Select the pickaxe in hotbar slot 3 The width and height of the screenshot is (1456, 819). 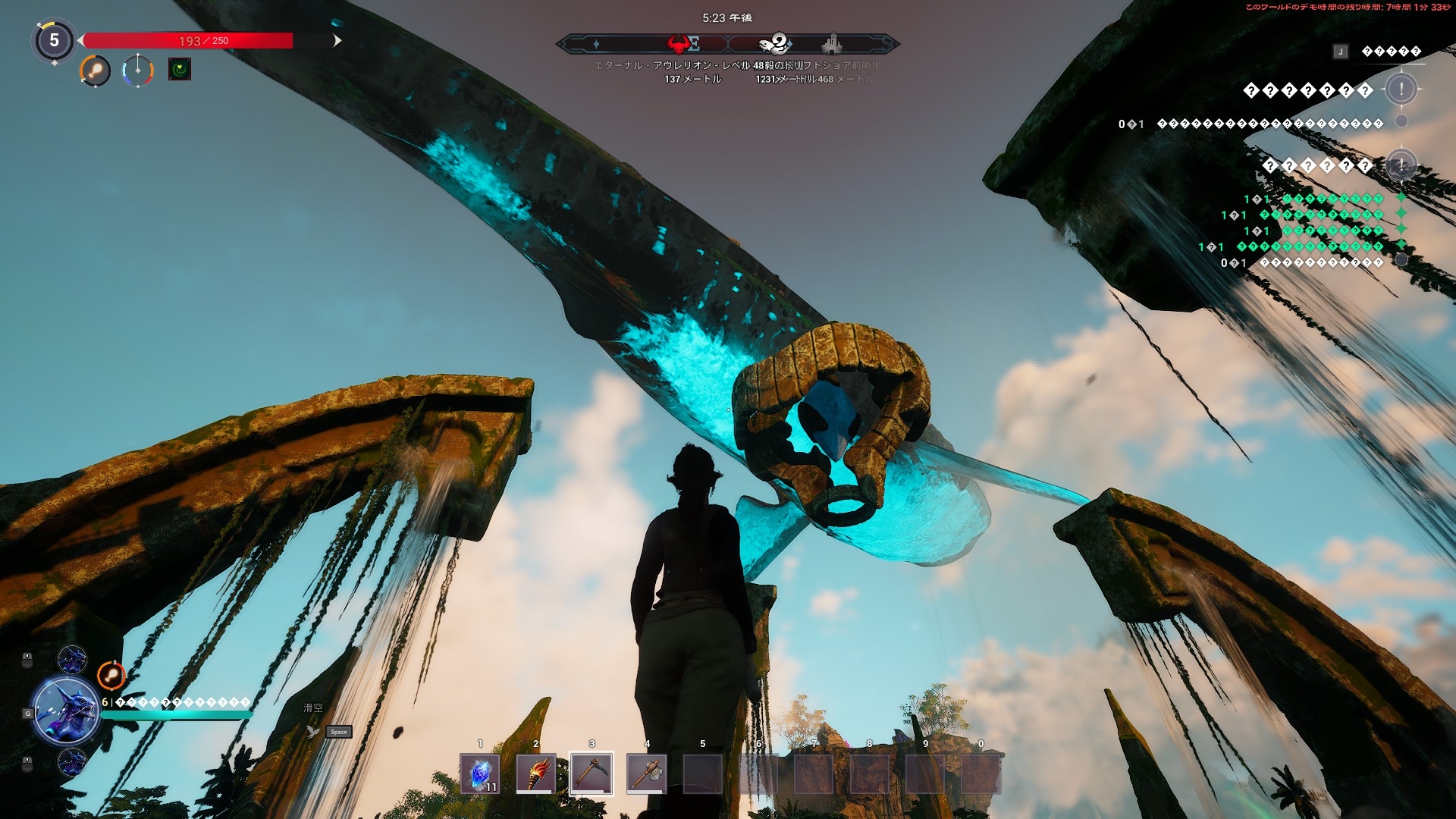[x=591, y=773]
